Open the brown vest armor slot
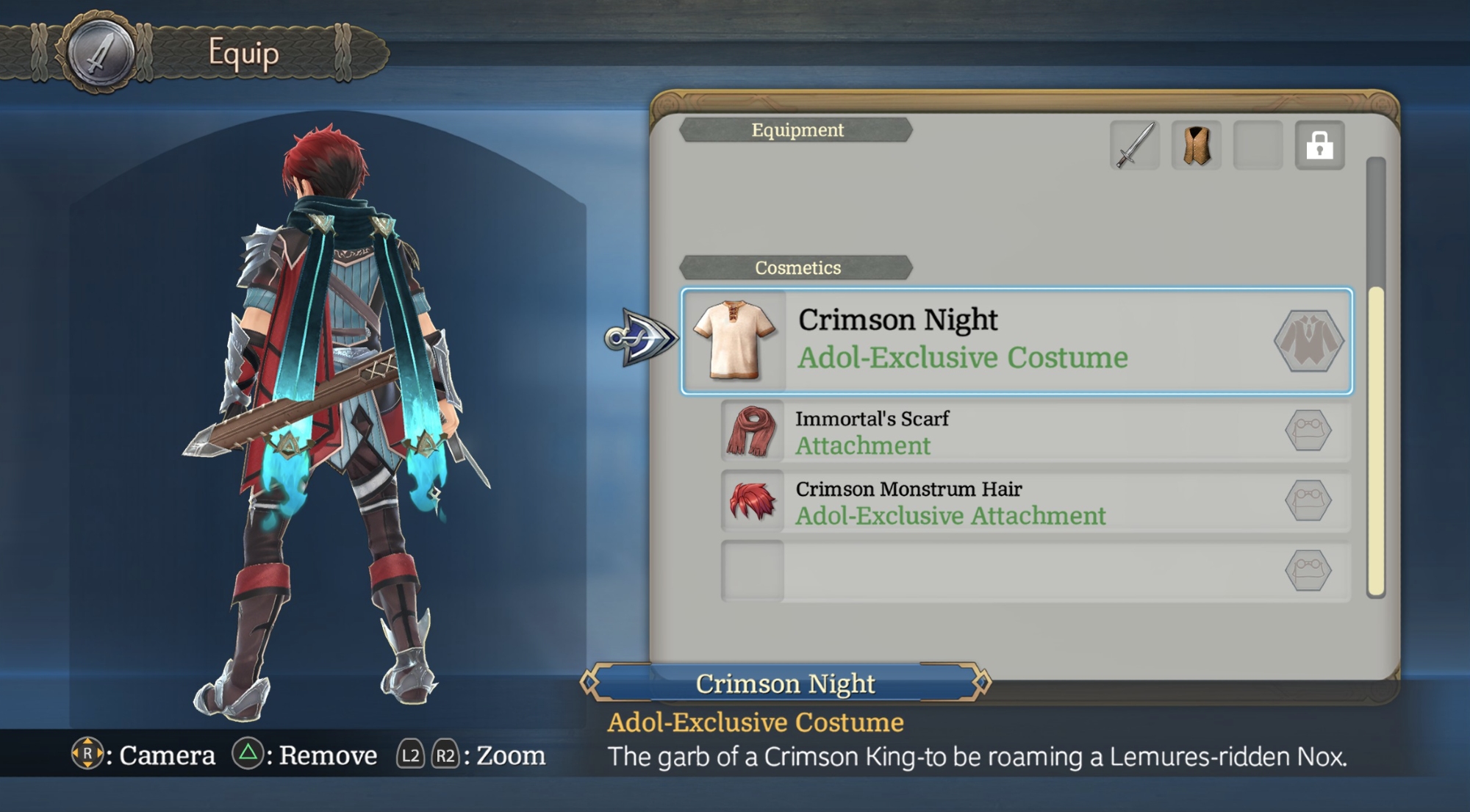1470x812 pixels. pyautogui.click(x=1196, y=145)
